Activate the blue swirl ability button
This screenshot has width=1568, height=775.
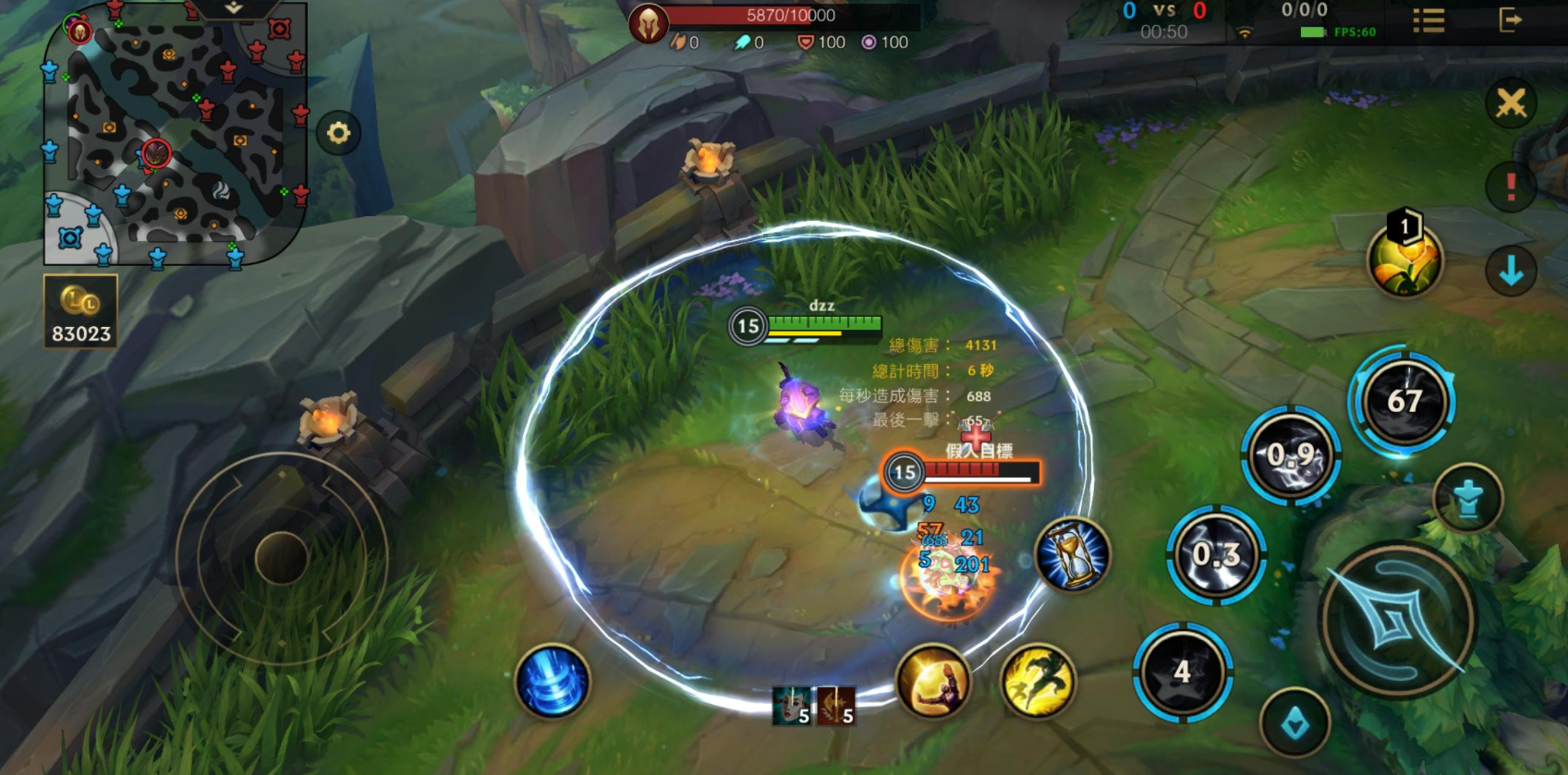[x=553, y=682]
